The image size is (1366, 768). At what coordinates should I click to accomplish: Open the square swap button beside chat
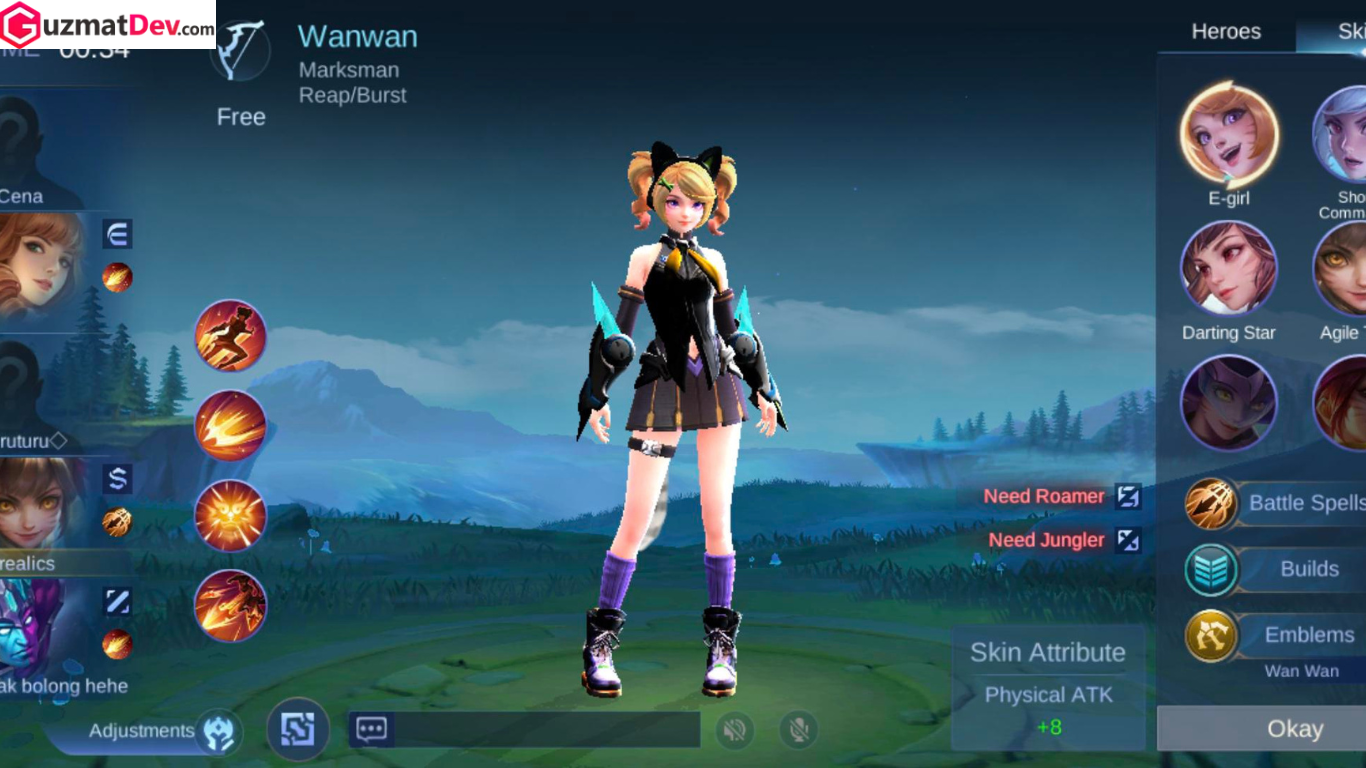click(x=298, y=729)
